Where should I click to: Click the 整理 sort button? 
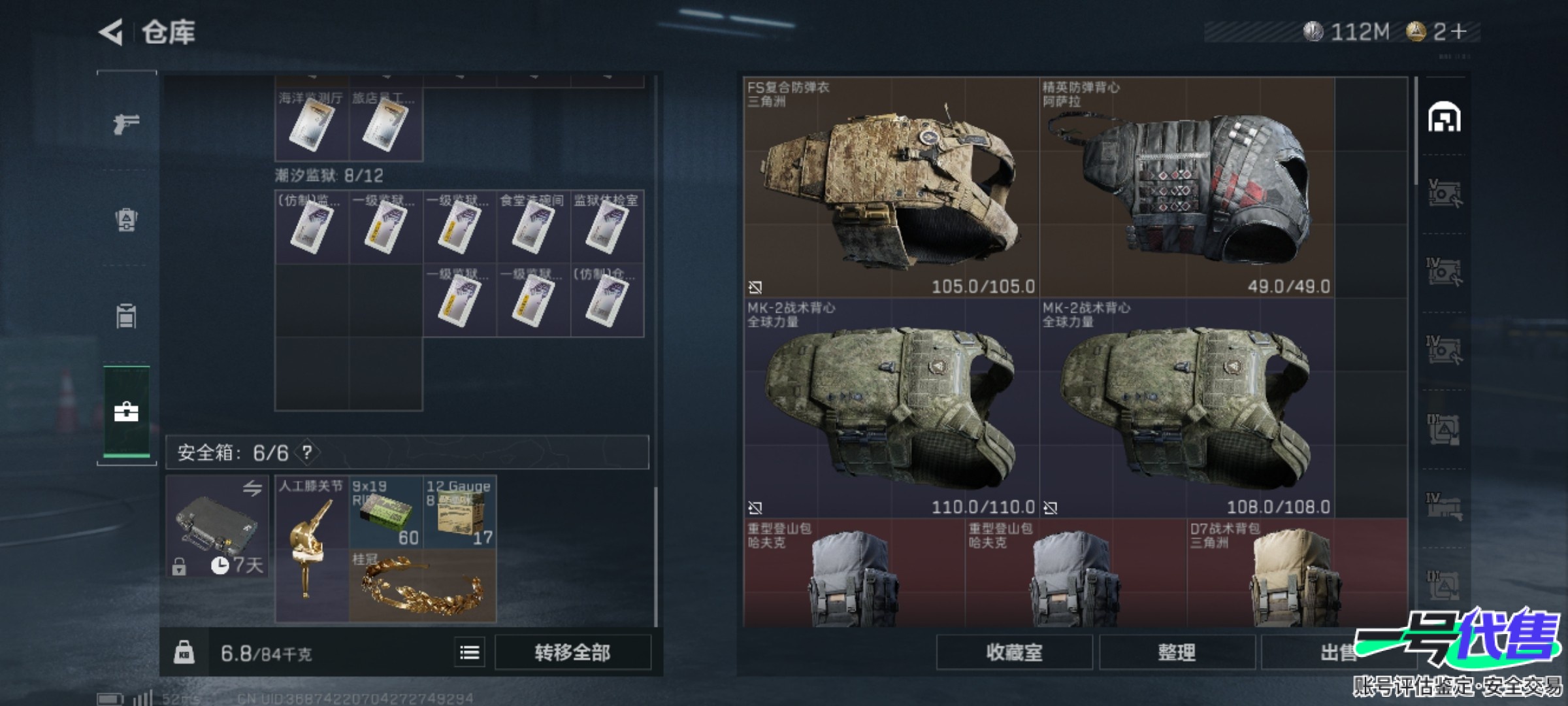pos(1177,652)
